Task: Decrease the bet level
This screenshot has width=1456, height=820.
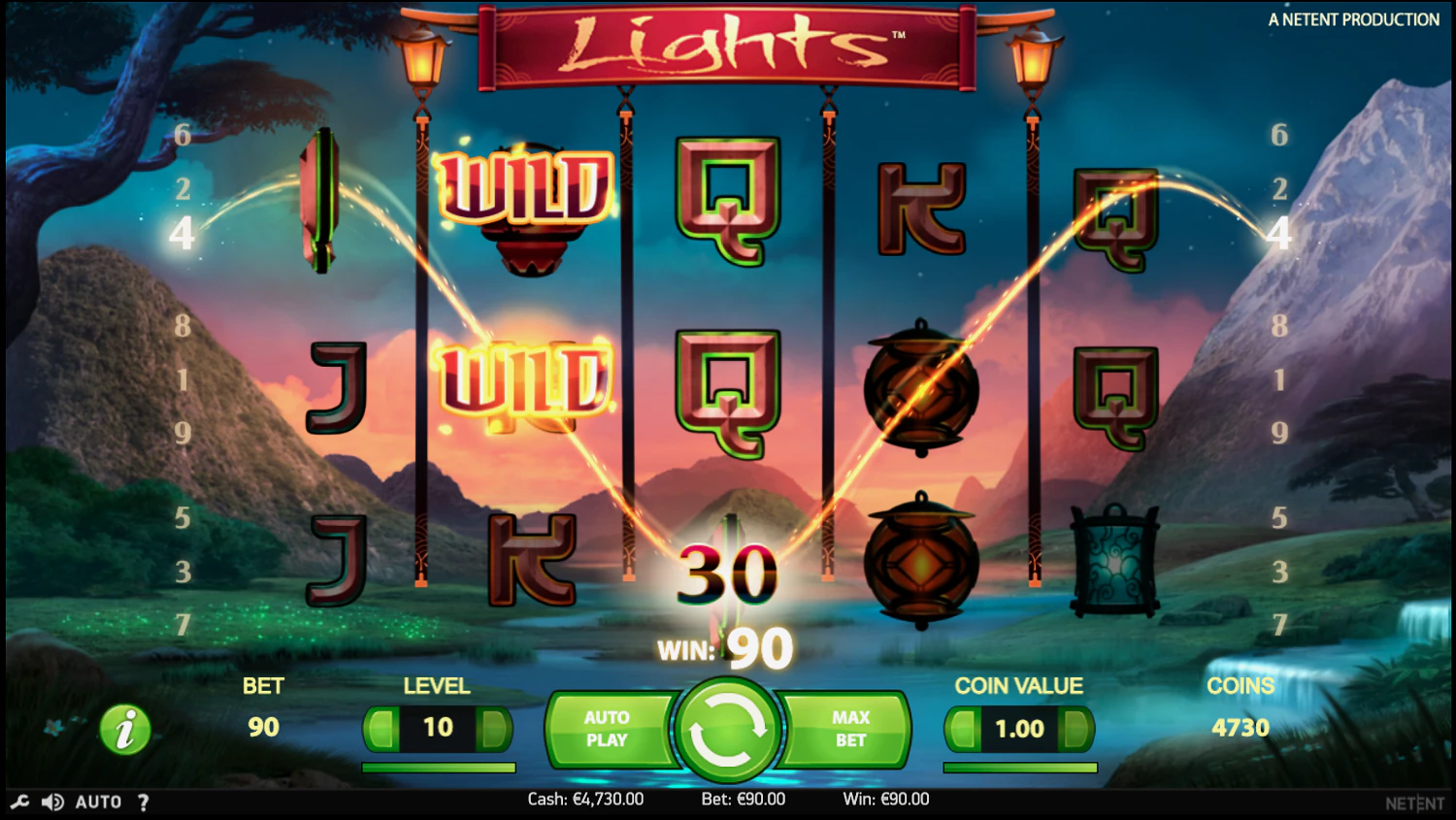Action: click(x=382, y=728)
